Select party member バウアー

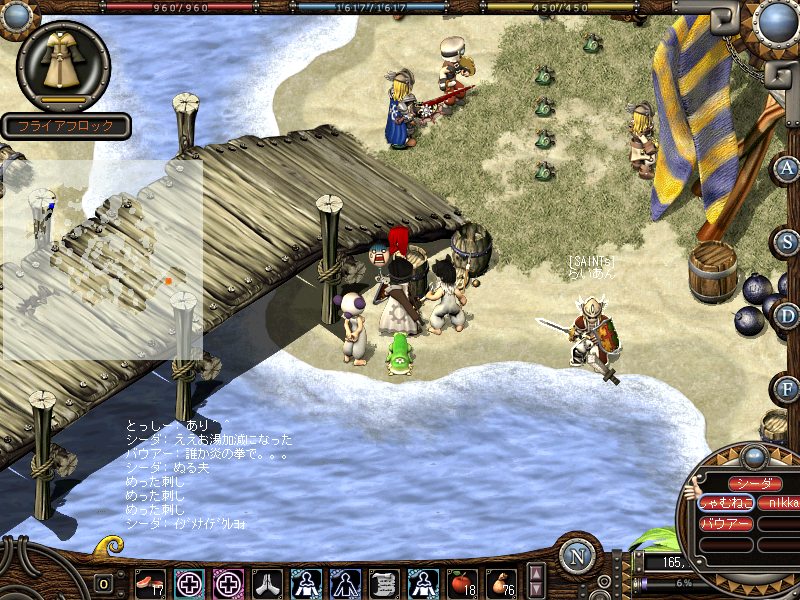click(x=725, y=523)
